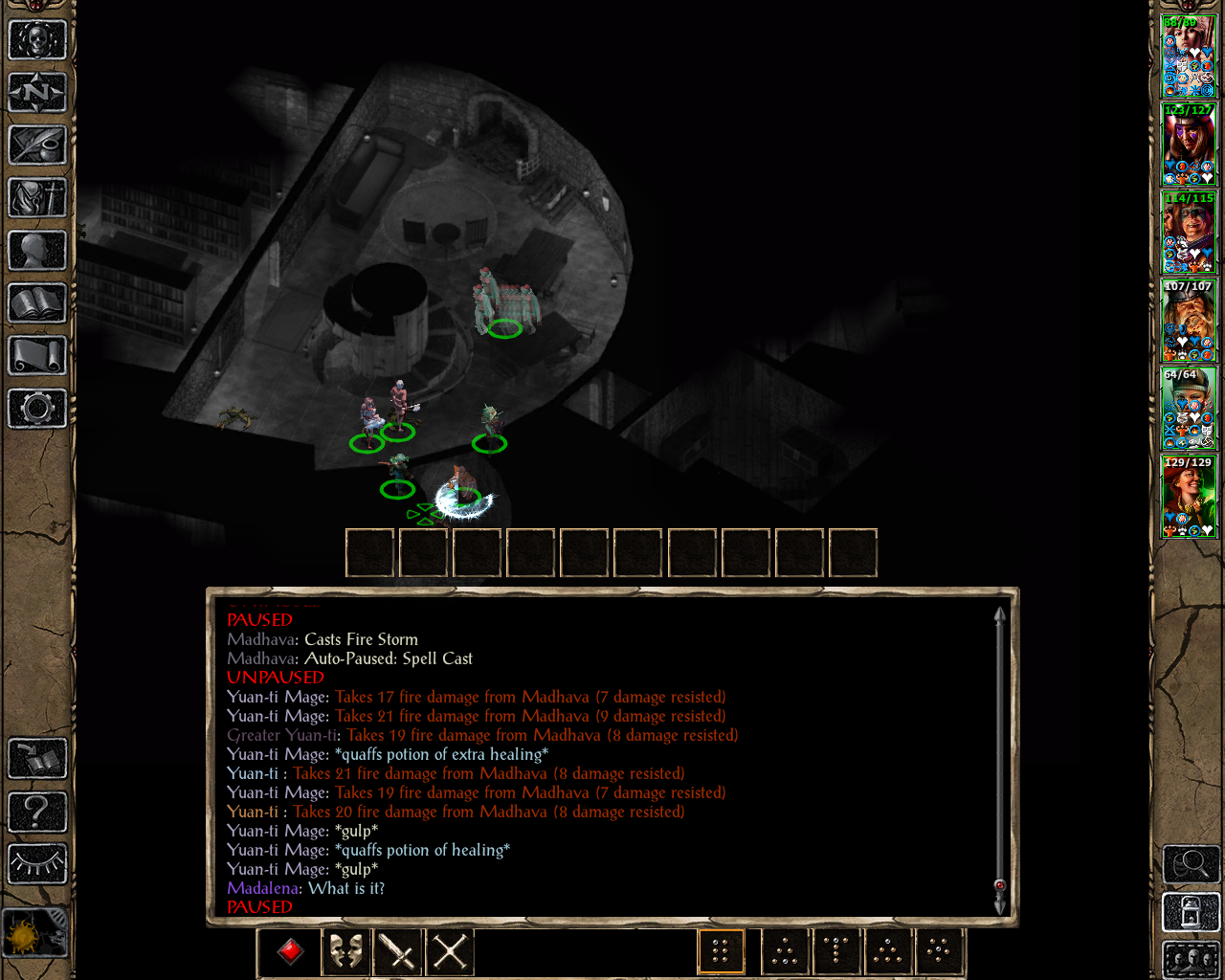Select the top party member portrait
Image resolution: width=1225 pixels, height=980 pixels.
coord(1189,56)
